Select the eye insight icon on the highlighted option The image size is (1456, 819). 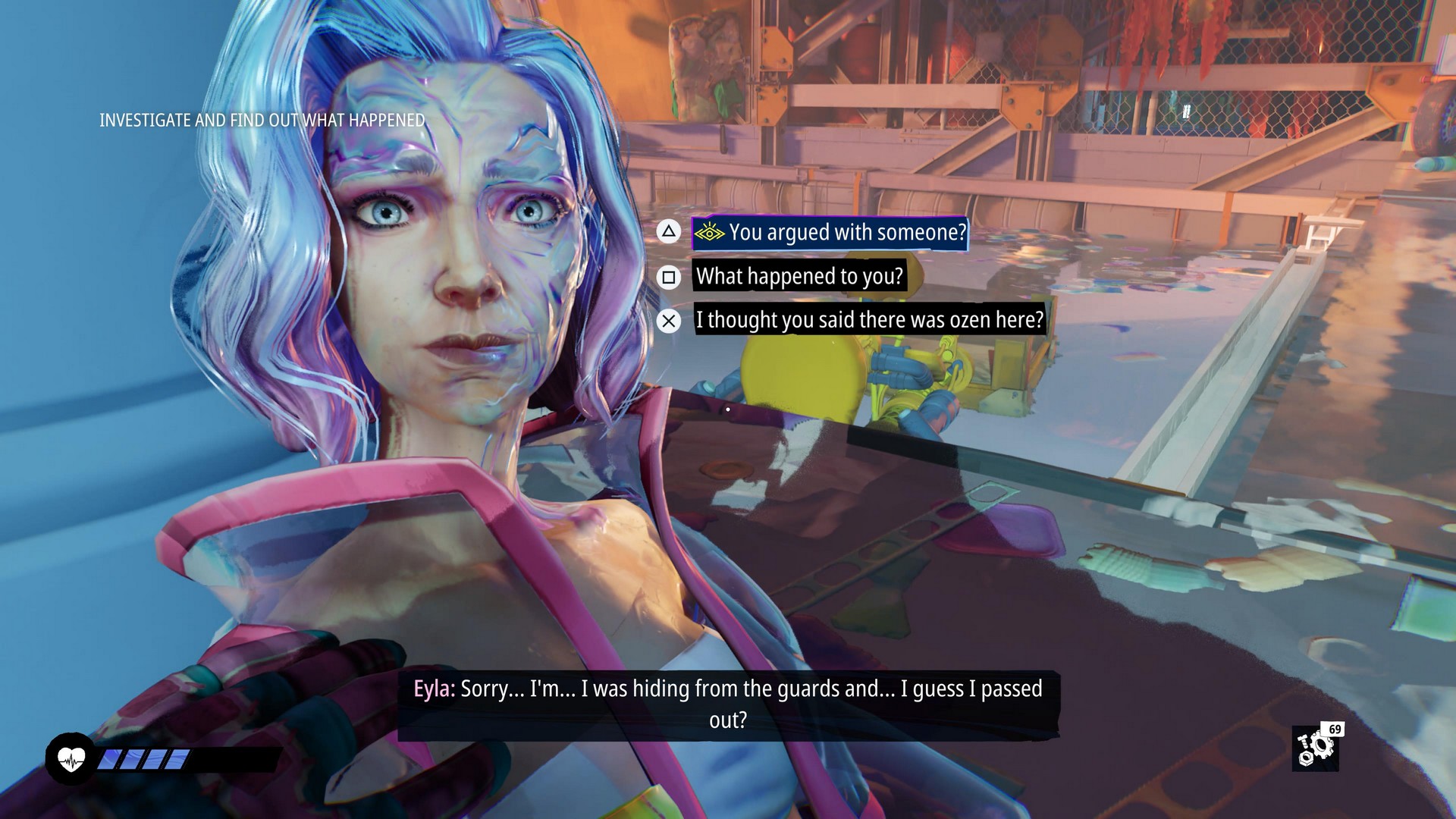tap(710, 234)
